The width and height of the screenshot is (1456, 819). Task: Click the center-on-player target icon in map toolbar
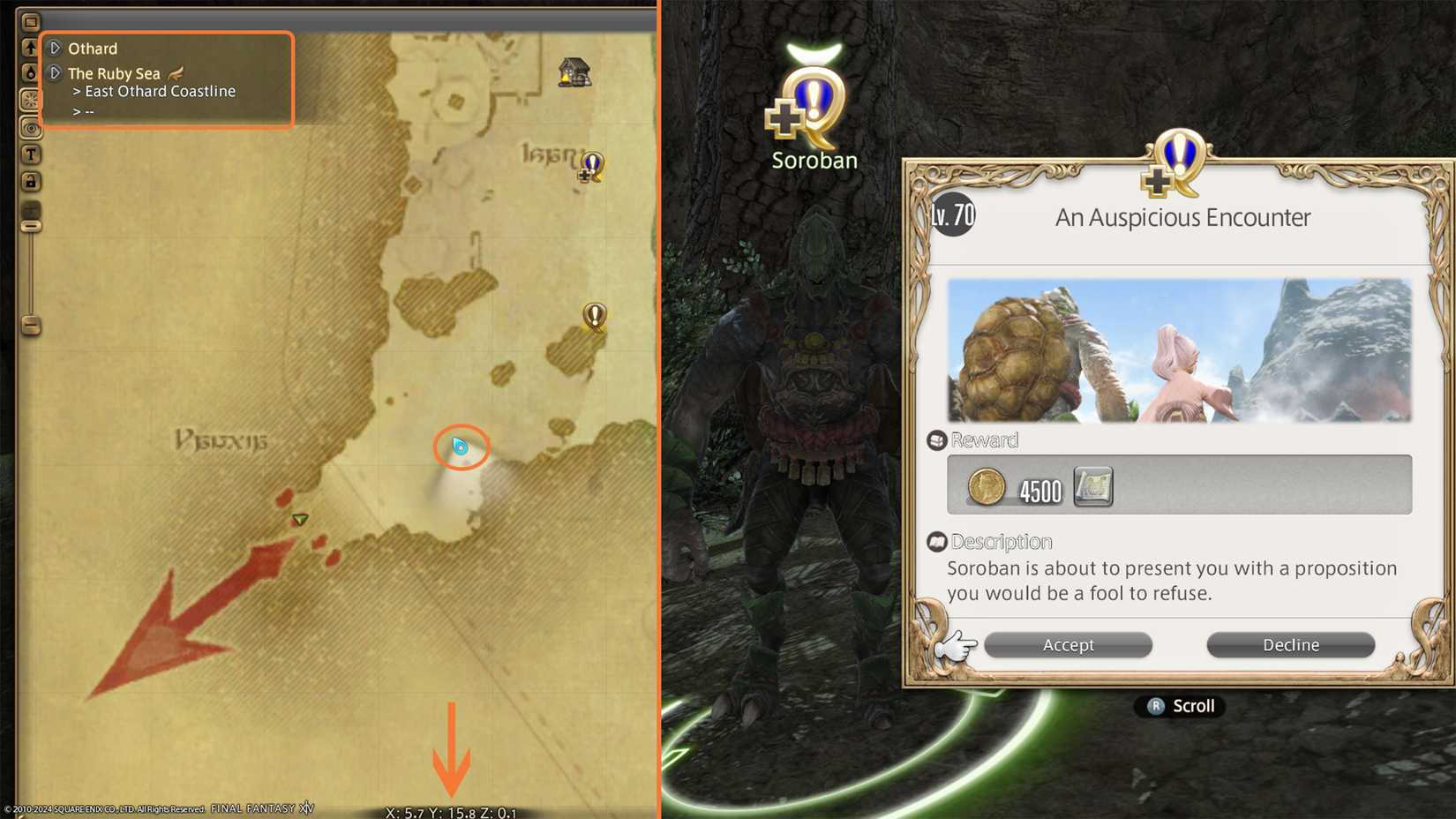tap(32, 129)
